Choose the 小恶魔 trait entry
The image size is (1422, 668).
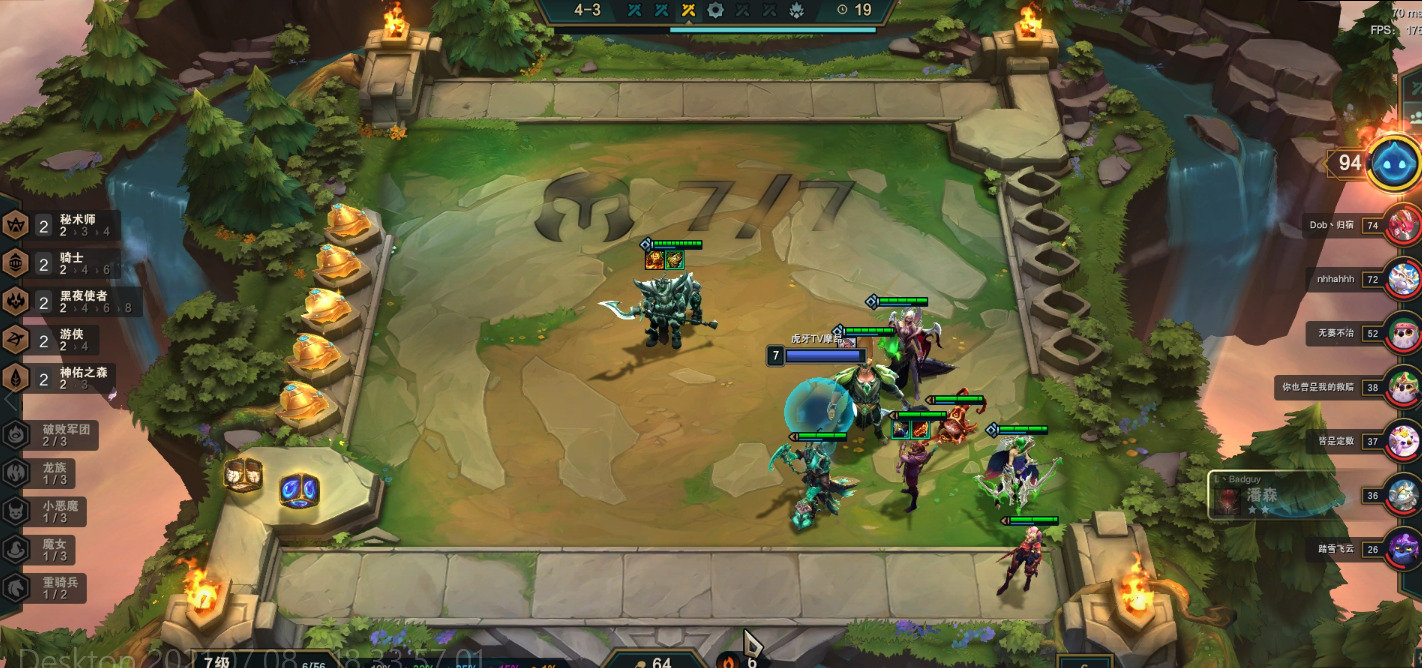(x=55, y=511)
